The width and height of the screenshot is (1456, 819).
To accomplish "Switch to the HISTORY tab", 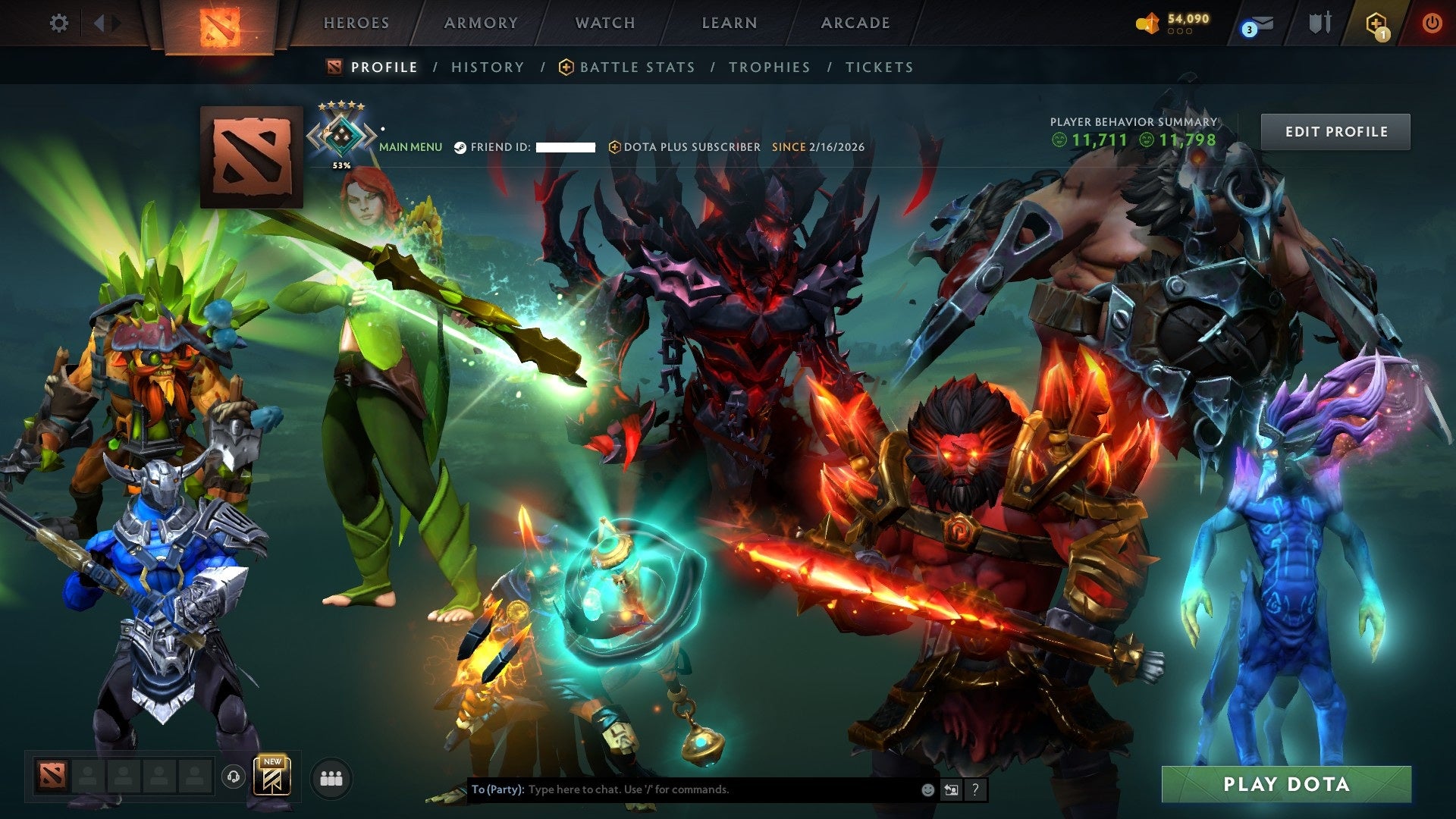I will click(486, 67).
